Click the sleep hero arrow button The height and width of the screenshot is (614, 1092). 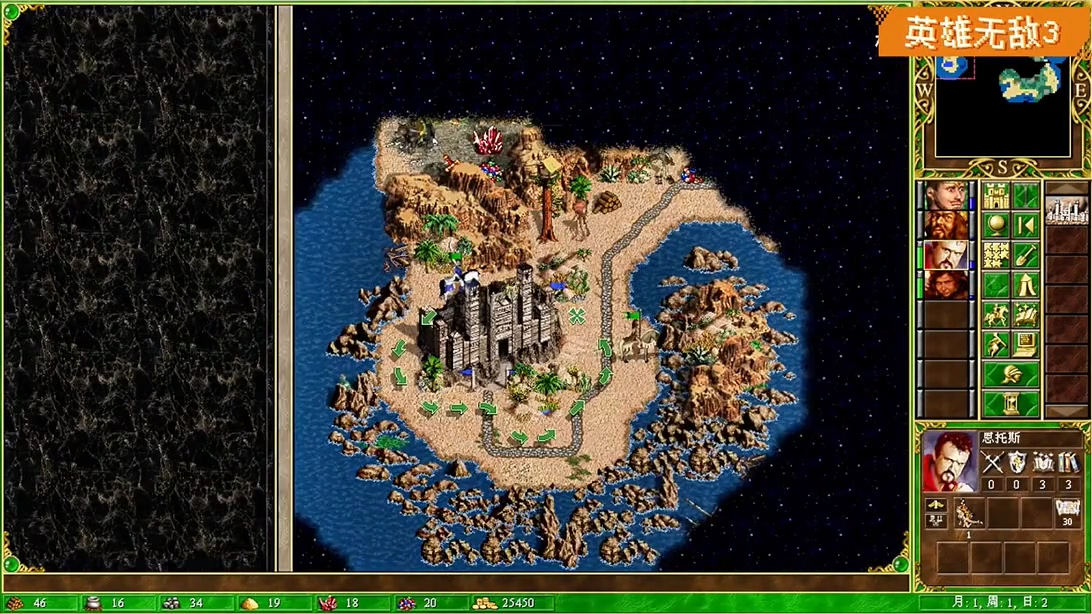(x=1025, y=225)
